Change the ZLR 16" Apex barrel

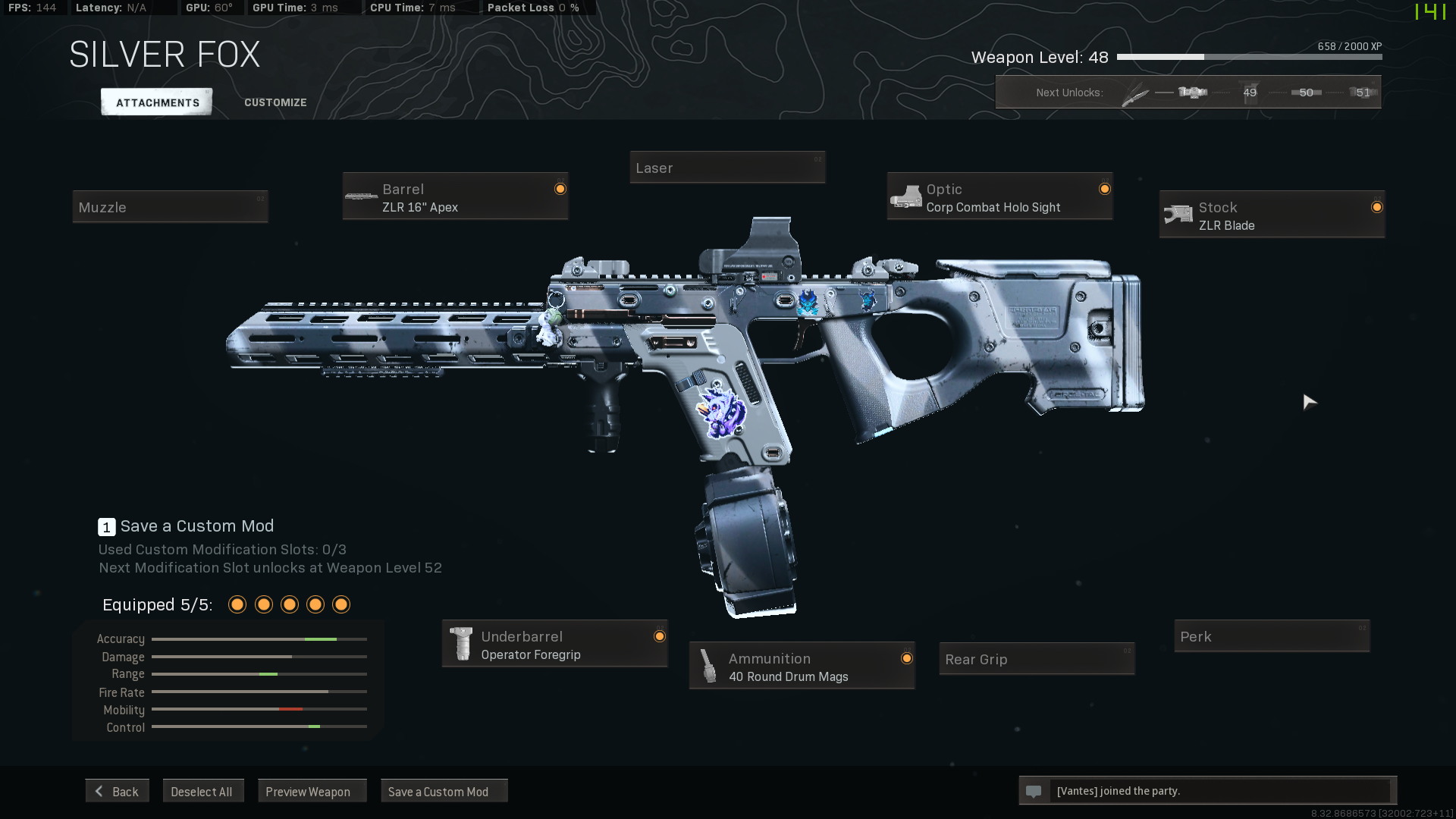pos(455,197)
